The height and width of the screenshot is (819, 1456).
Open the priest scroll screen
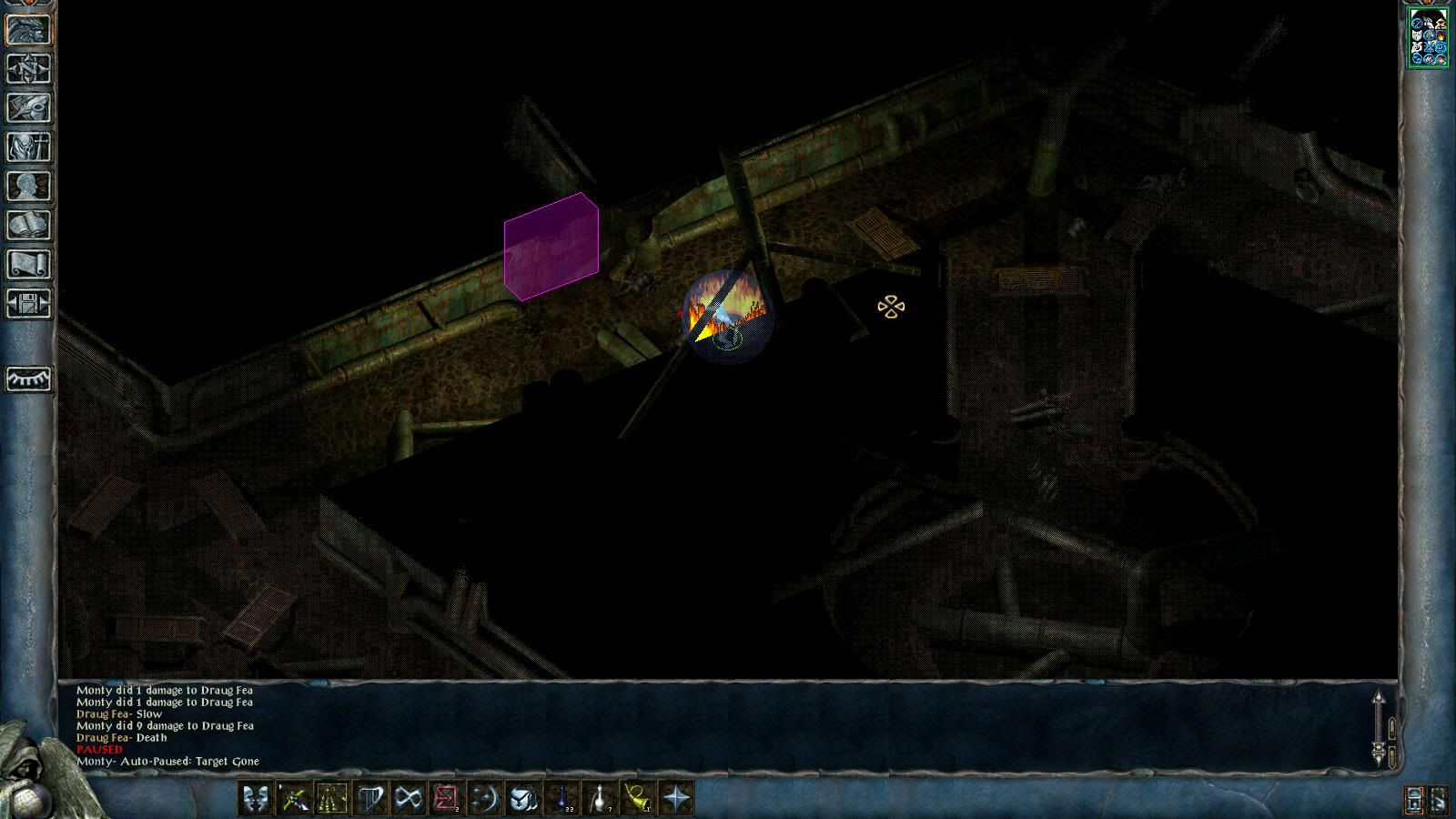tap(29, 265)
